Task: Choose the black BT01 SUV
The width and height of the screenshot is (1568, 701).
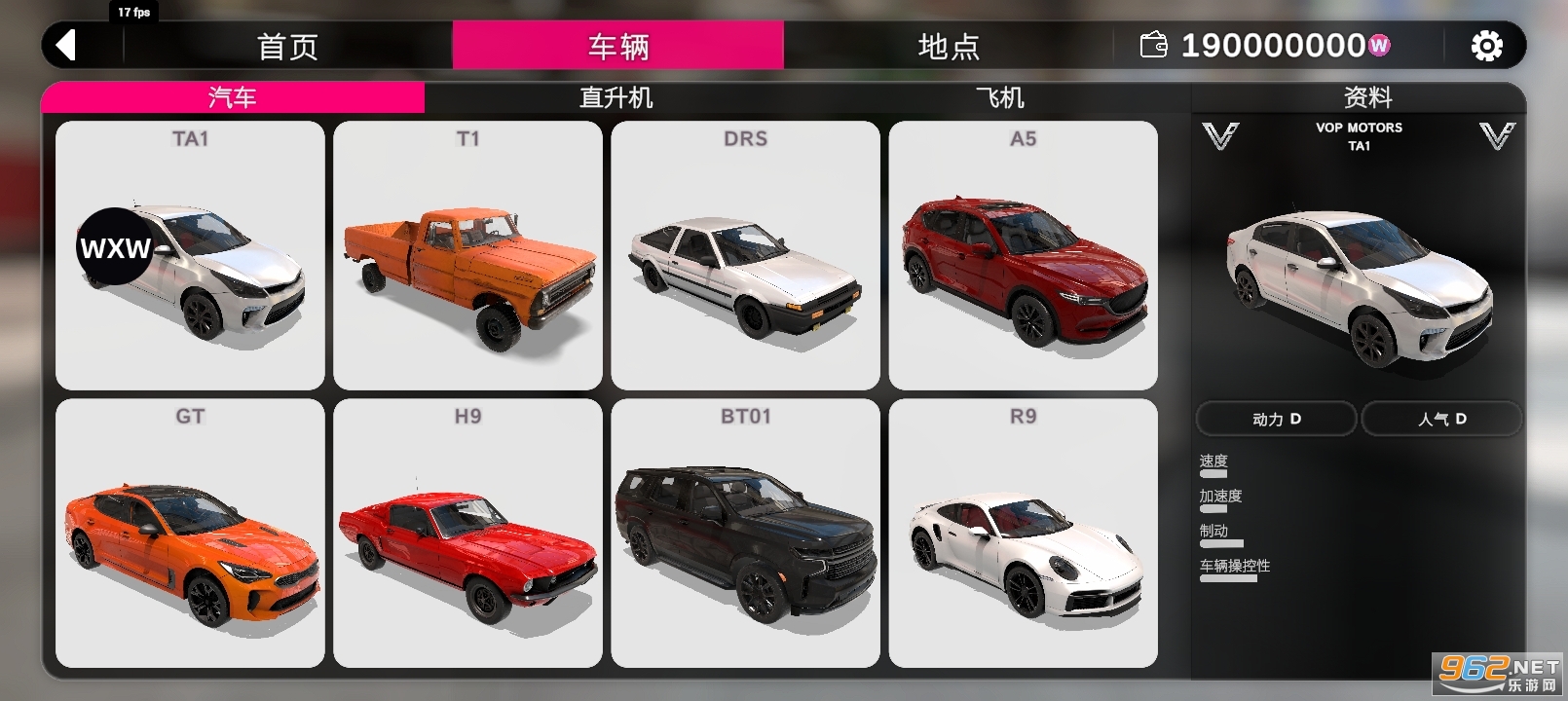Action: coord(746,531)
